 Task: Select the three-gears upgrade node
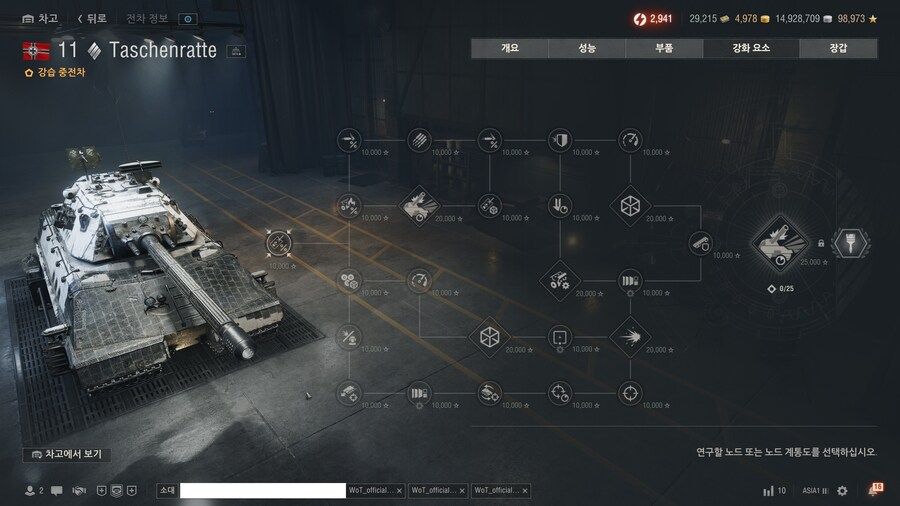pyautogui.click(x=348, y=280)
